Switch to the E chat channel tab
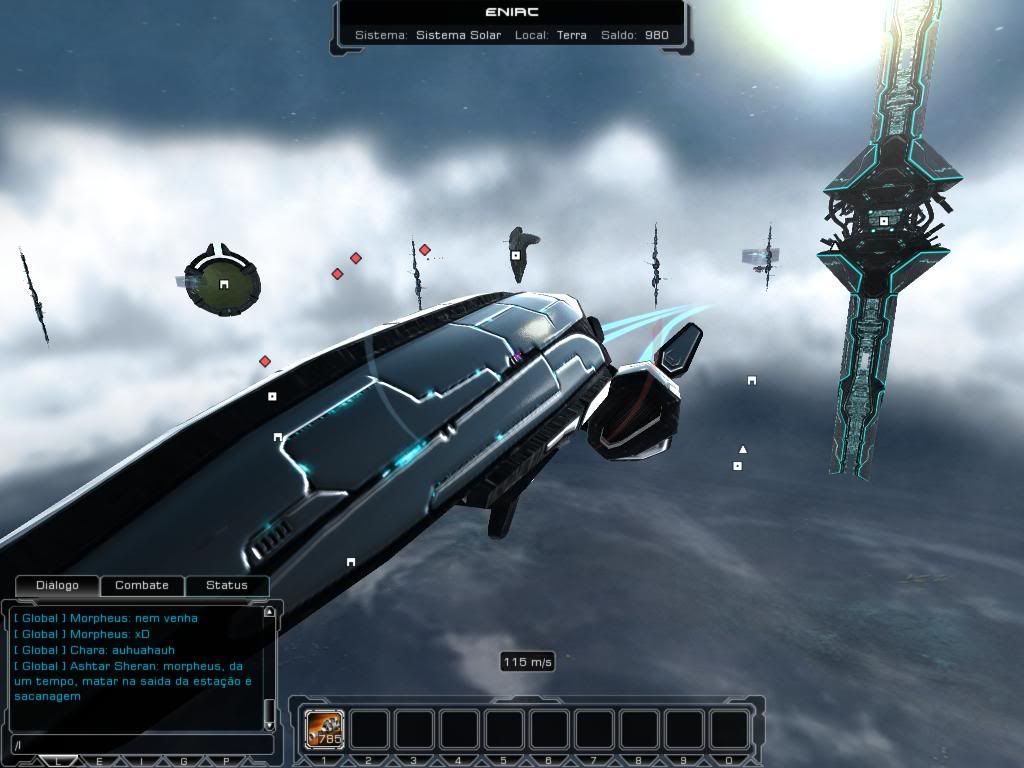Screen dimensions: 1024x768 pyautogui.click(x=99, y=761)
